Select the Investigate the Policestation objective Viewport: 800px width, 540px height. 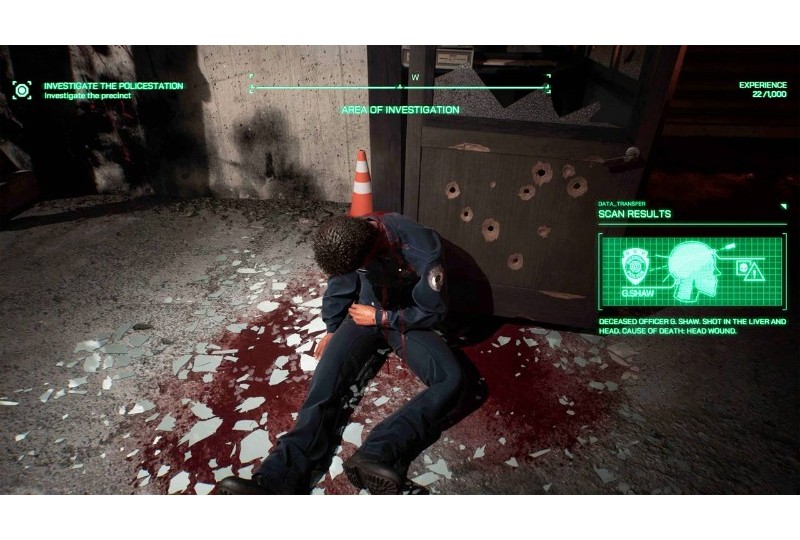pyautogui.click(x=113, y=86)
